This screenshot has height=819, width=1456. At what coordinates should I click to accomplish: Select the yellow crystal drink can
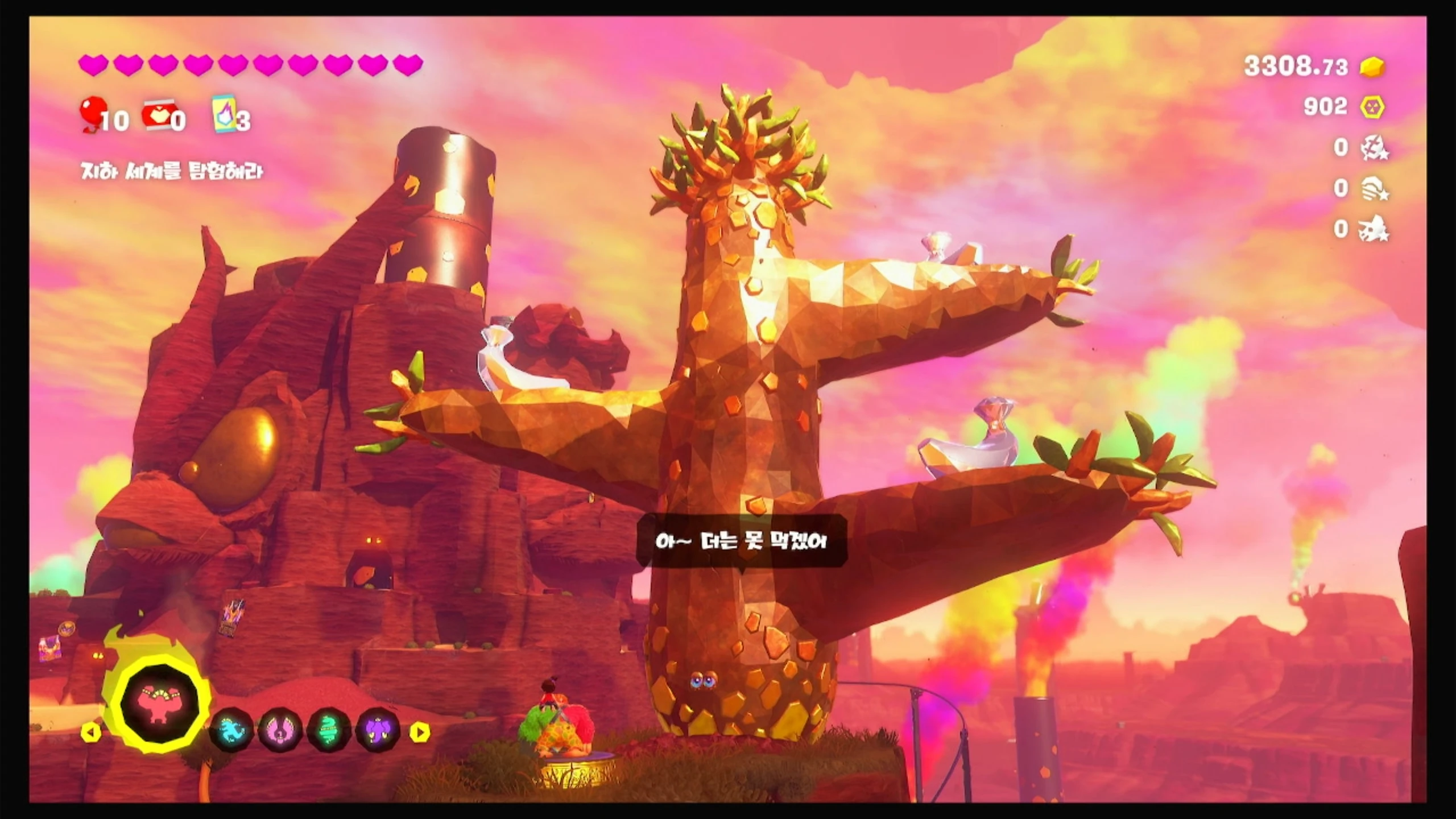[224, 115]
